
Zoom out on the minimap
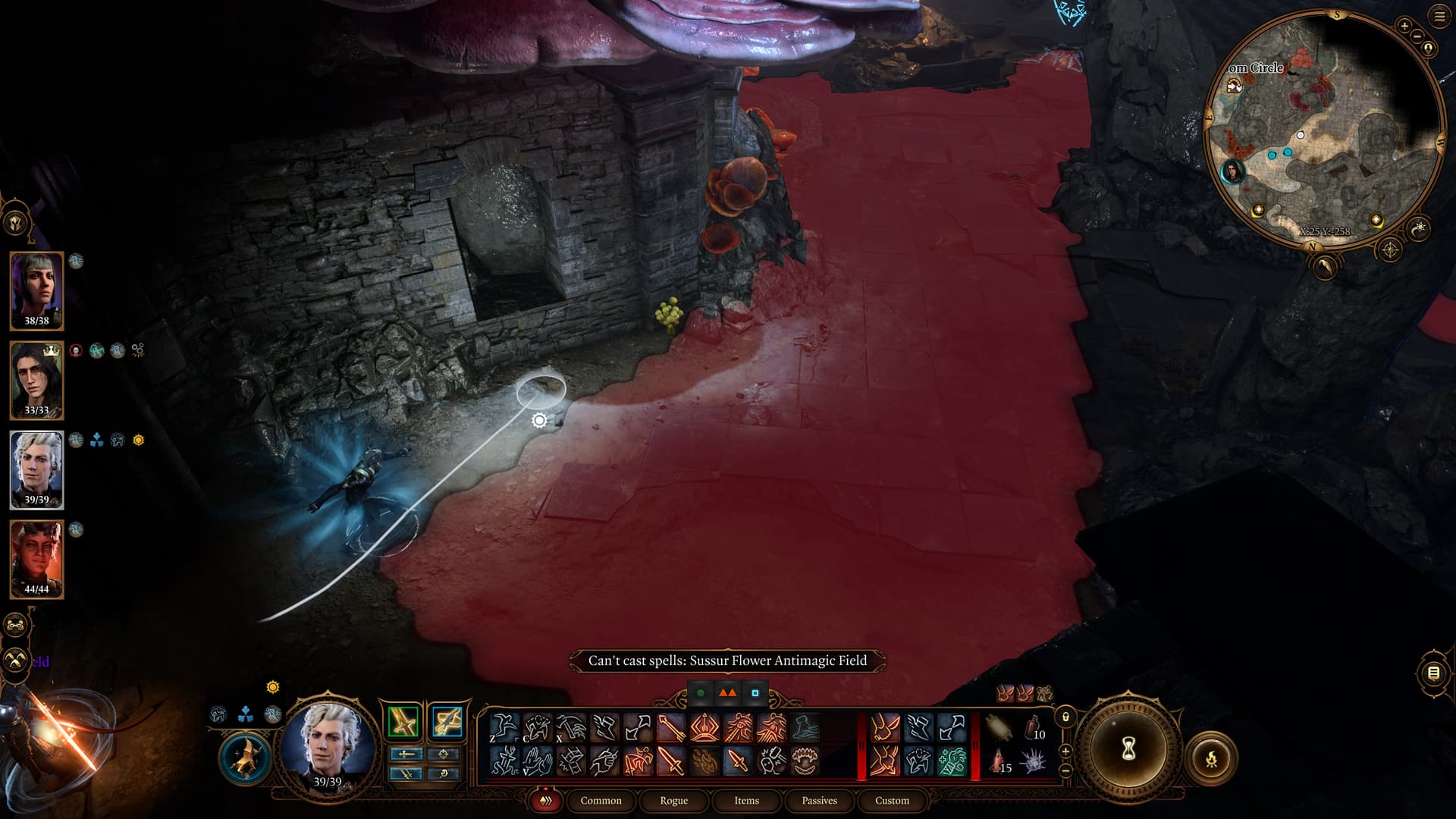point(1417,36)
